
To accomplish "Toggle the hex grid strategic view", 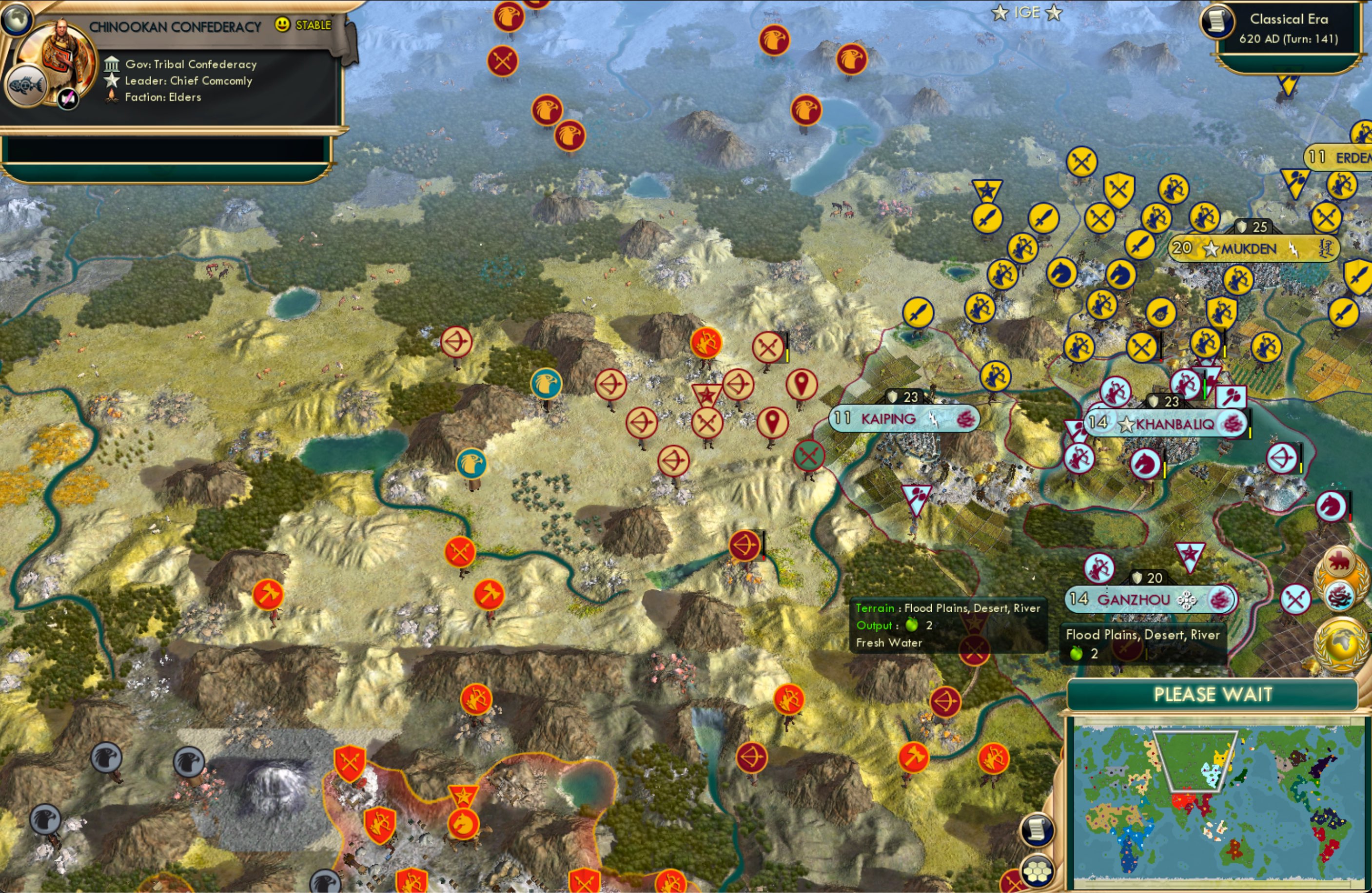I will pos(1038,872).
